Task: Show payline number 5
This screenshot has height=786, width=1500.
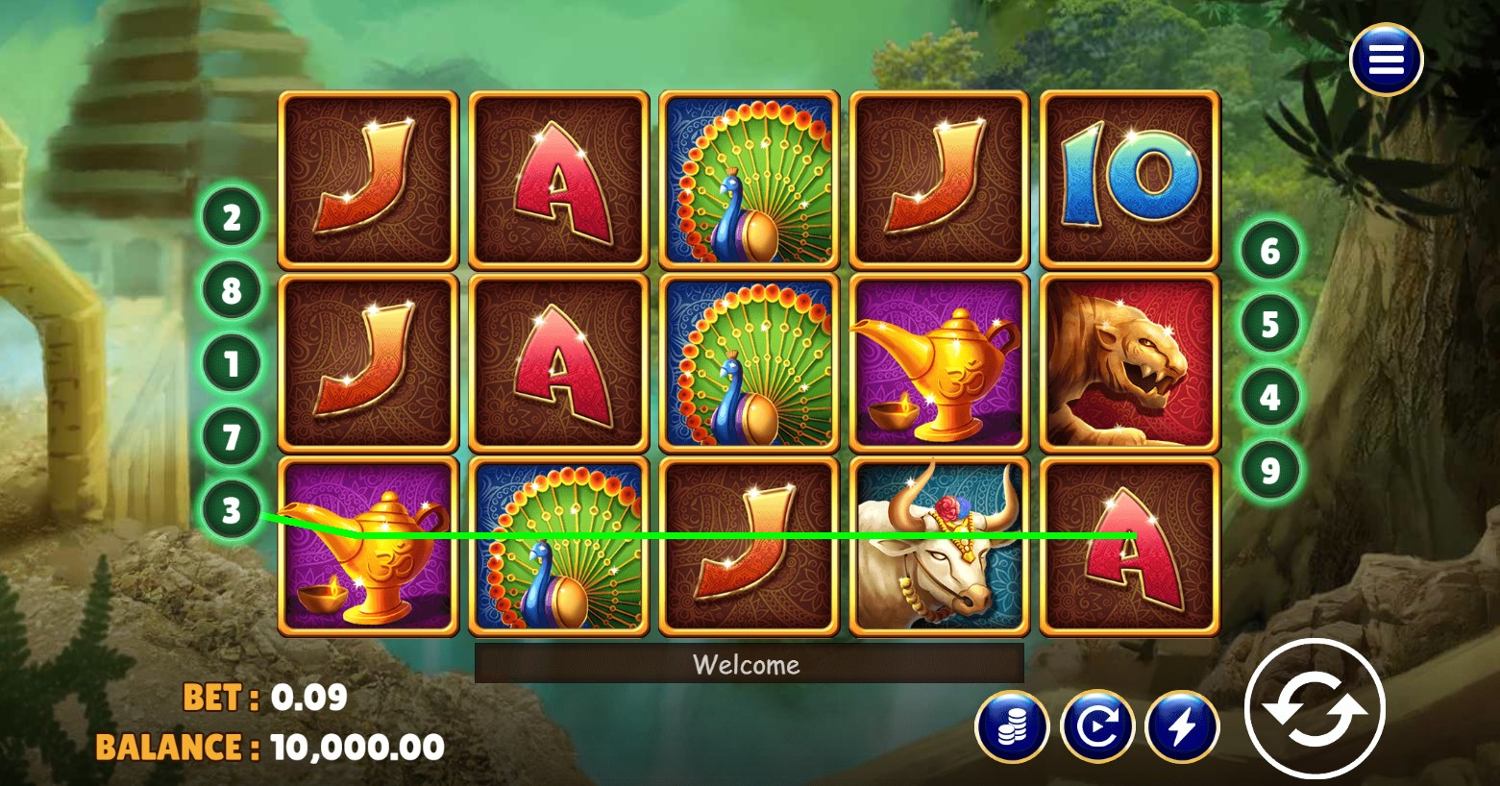Action: [x=1270, y=324]
